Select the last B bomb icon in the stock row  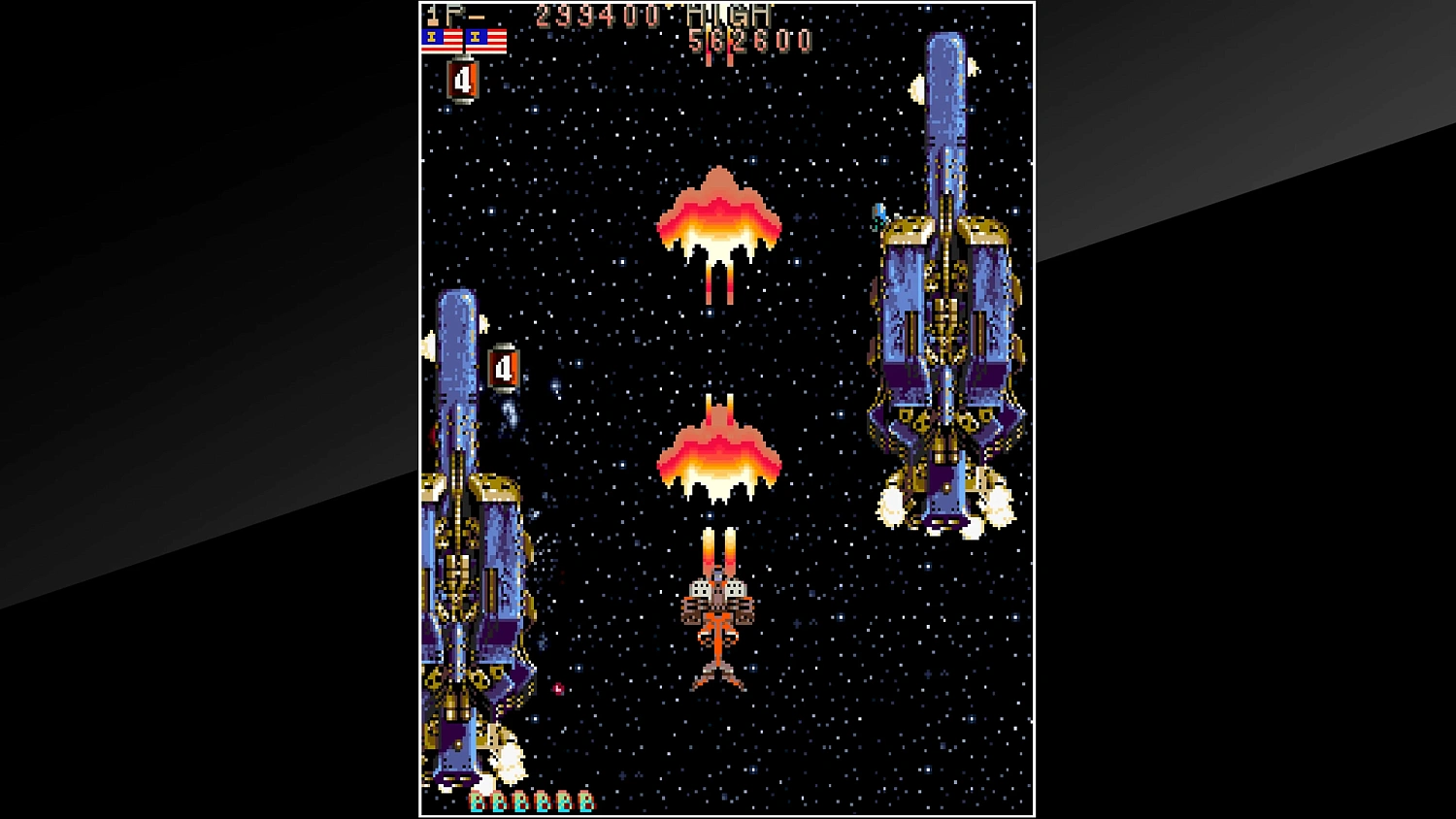coord(585,802)
